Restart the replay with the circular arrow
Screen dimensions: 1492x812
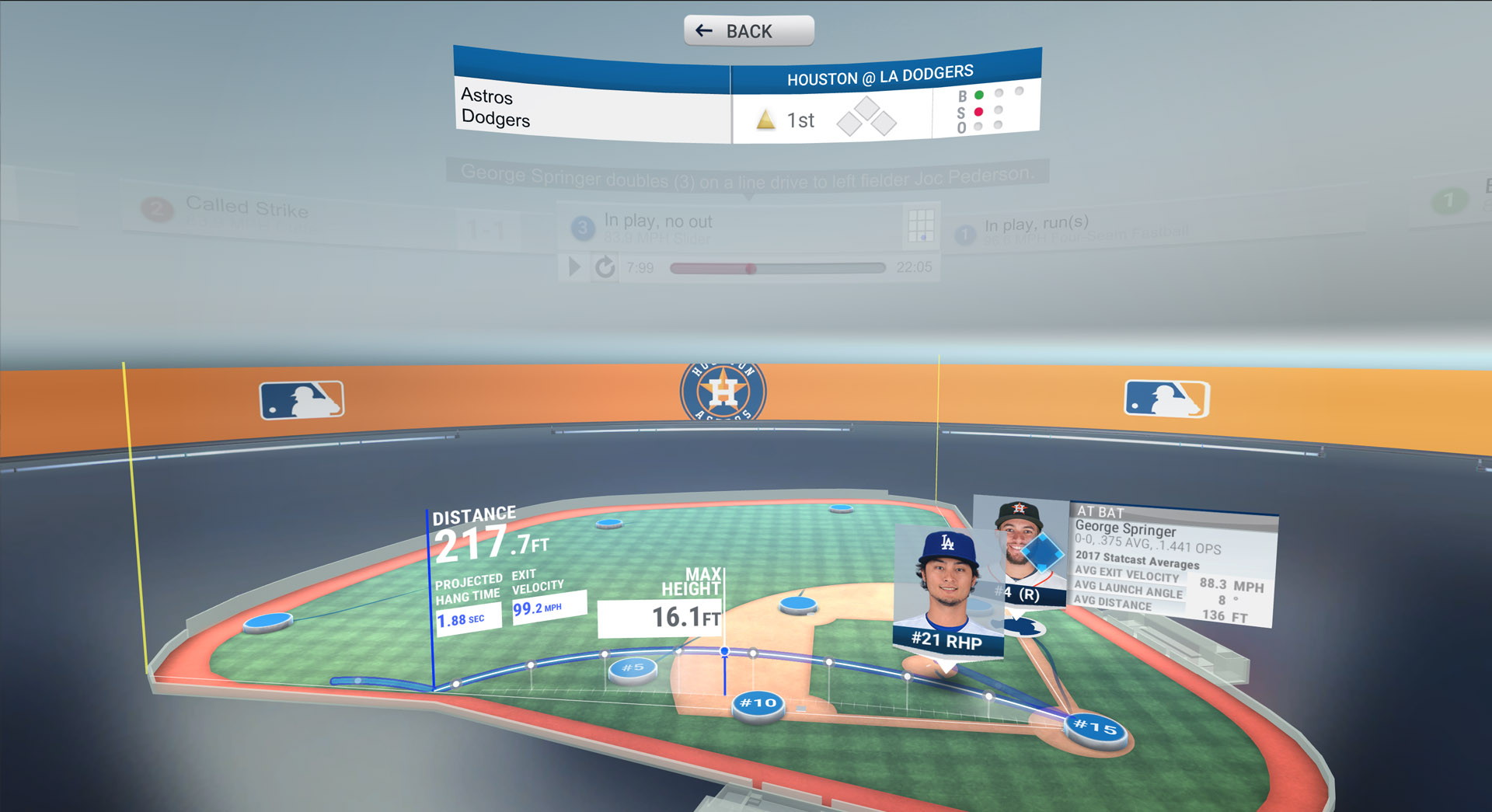605,267
